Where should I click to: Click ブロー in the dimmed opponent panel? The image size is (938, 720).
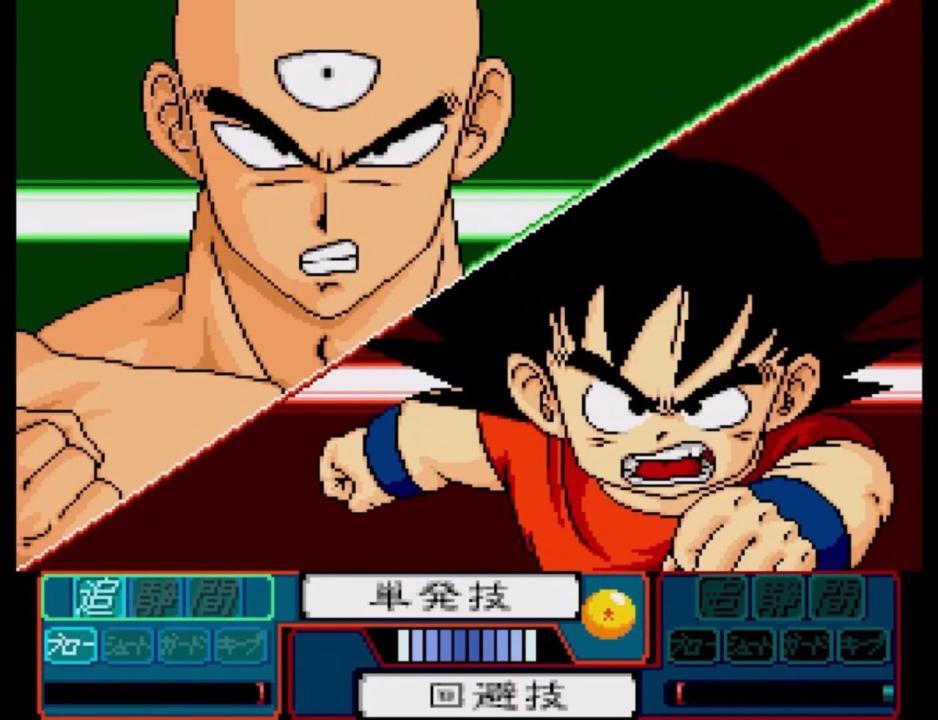[694, 645]
